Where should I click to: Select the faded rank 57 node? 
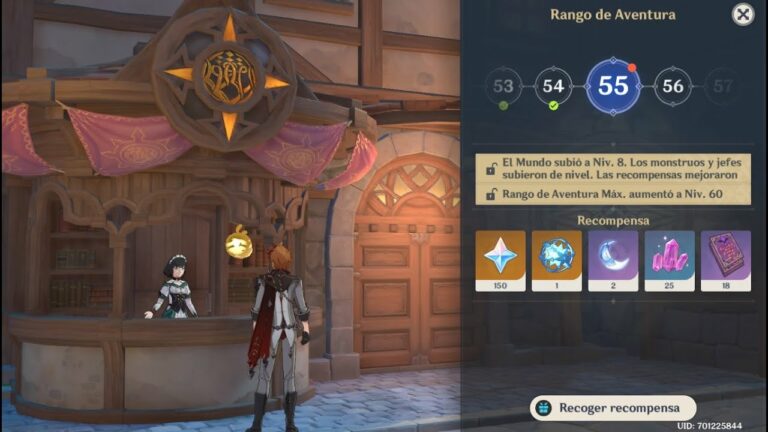click(x=723, y=86)
